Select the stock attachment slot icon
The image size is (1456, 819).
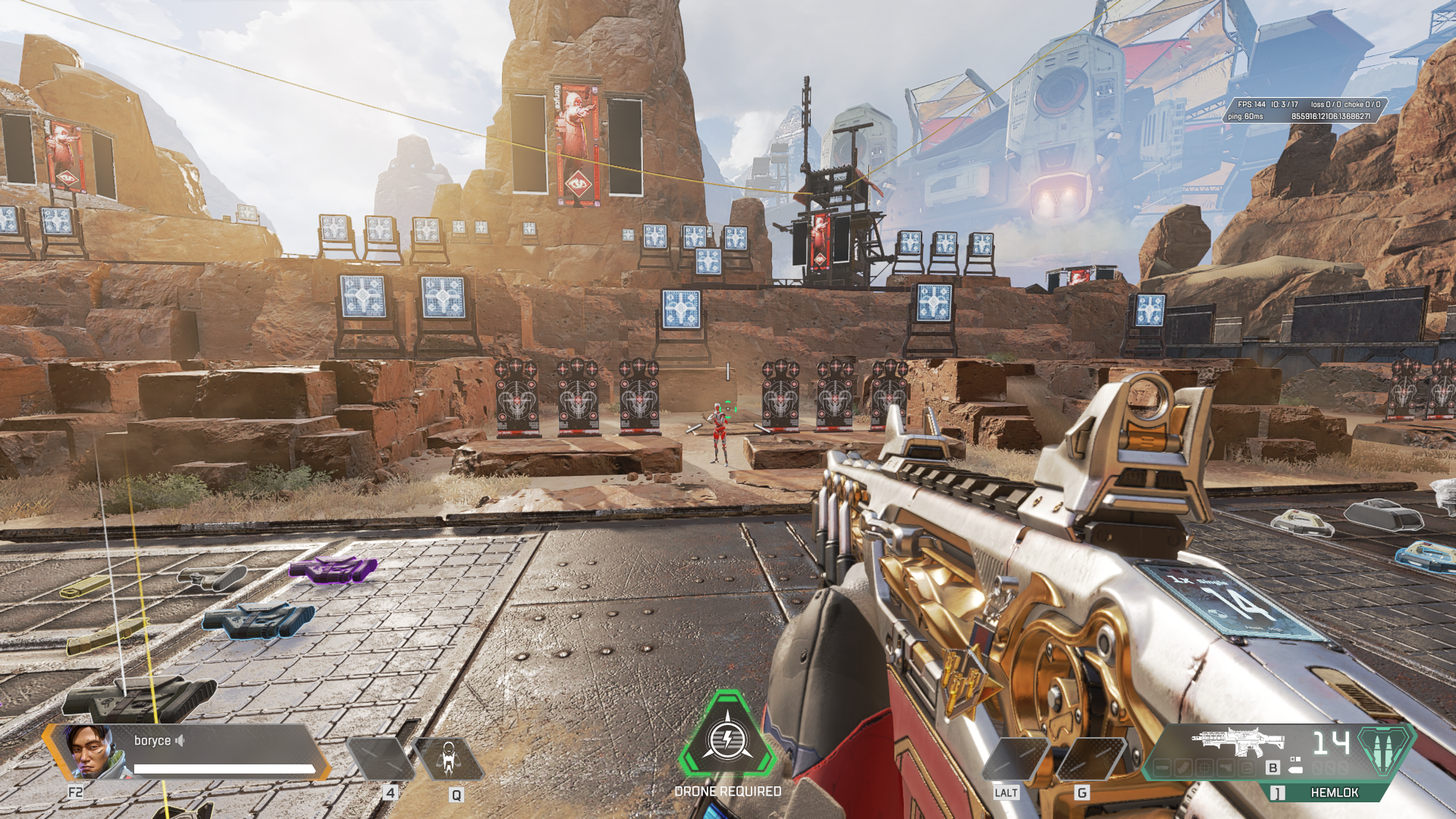pyautogui.click(x=1226, y=768)
